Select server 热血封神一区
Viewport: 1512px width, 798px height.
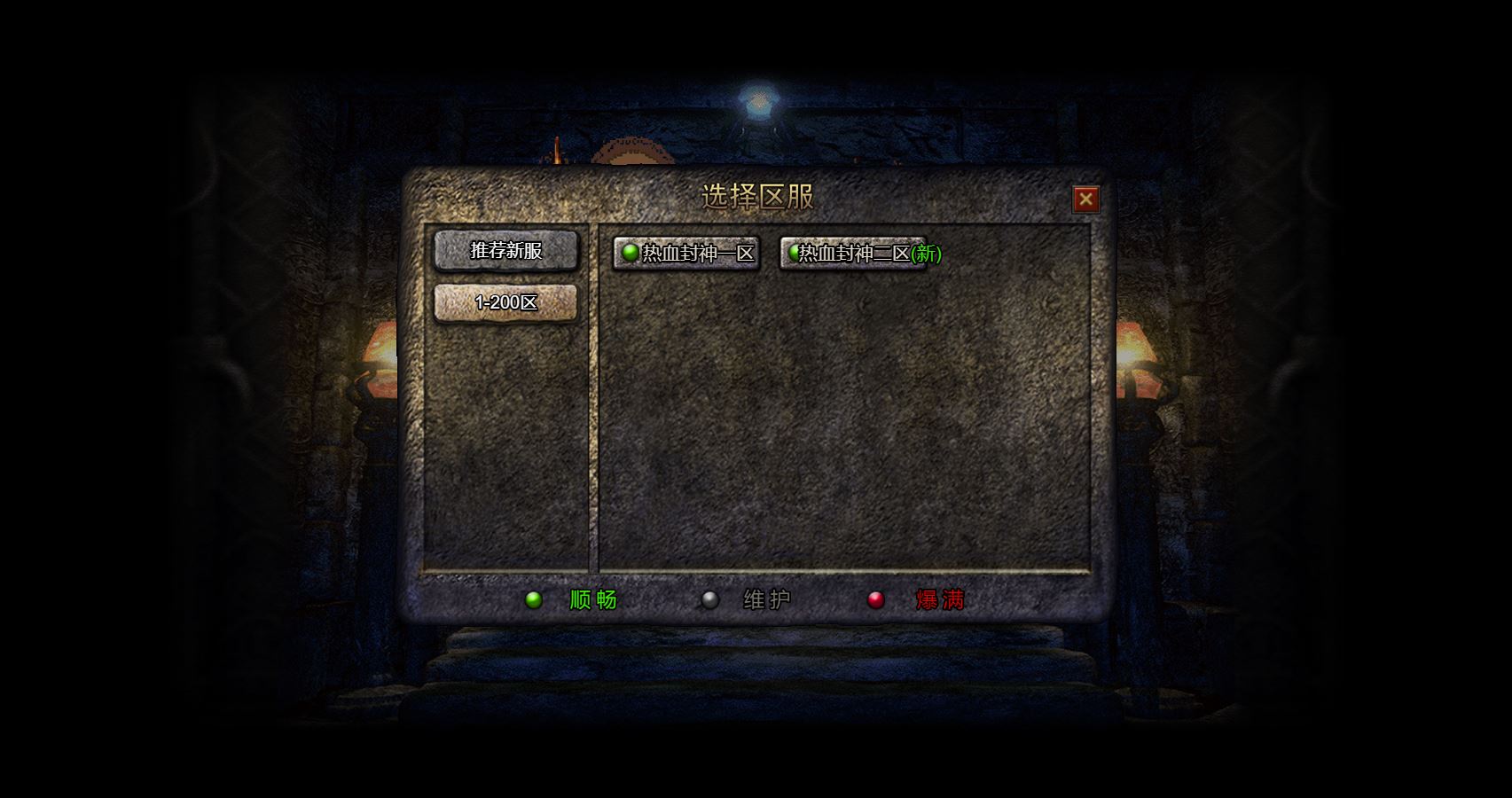[x=686, y=254]
